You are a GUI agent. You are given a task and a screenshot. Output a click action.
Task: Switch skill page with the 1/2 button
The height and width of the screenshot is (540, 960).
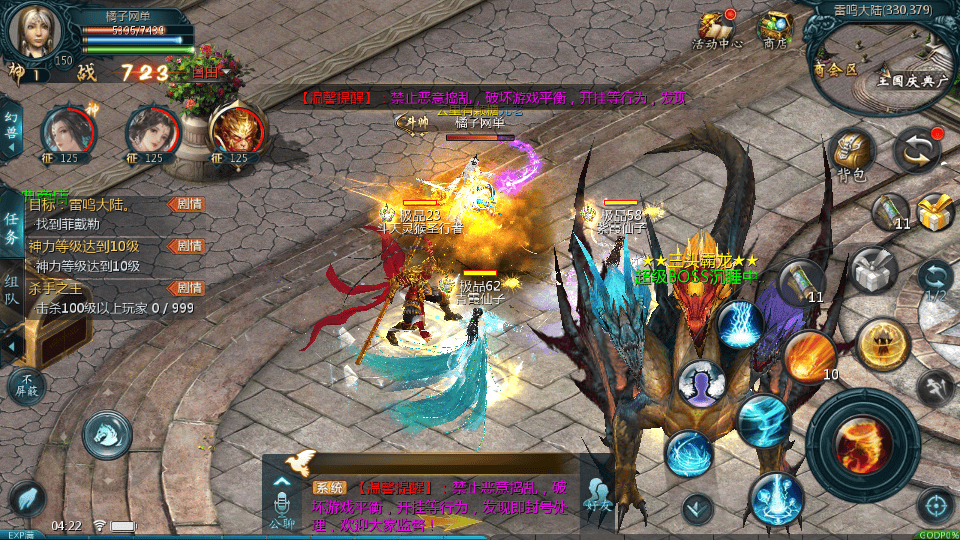click(x=935, y=280)
